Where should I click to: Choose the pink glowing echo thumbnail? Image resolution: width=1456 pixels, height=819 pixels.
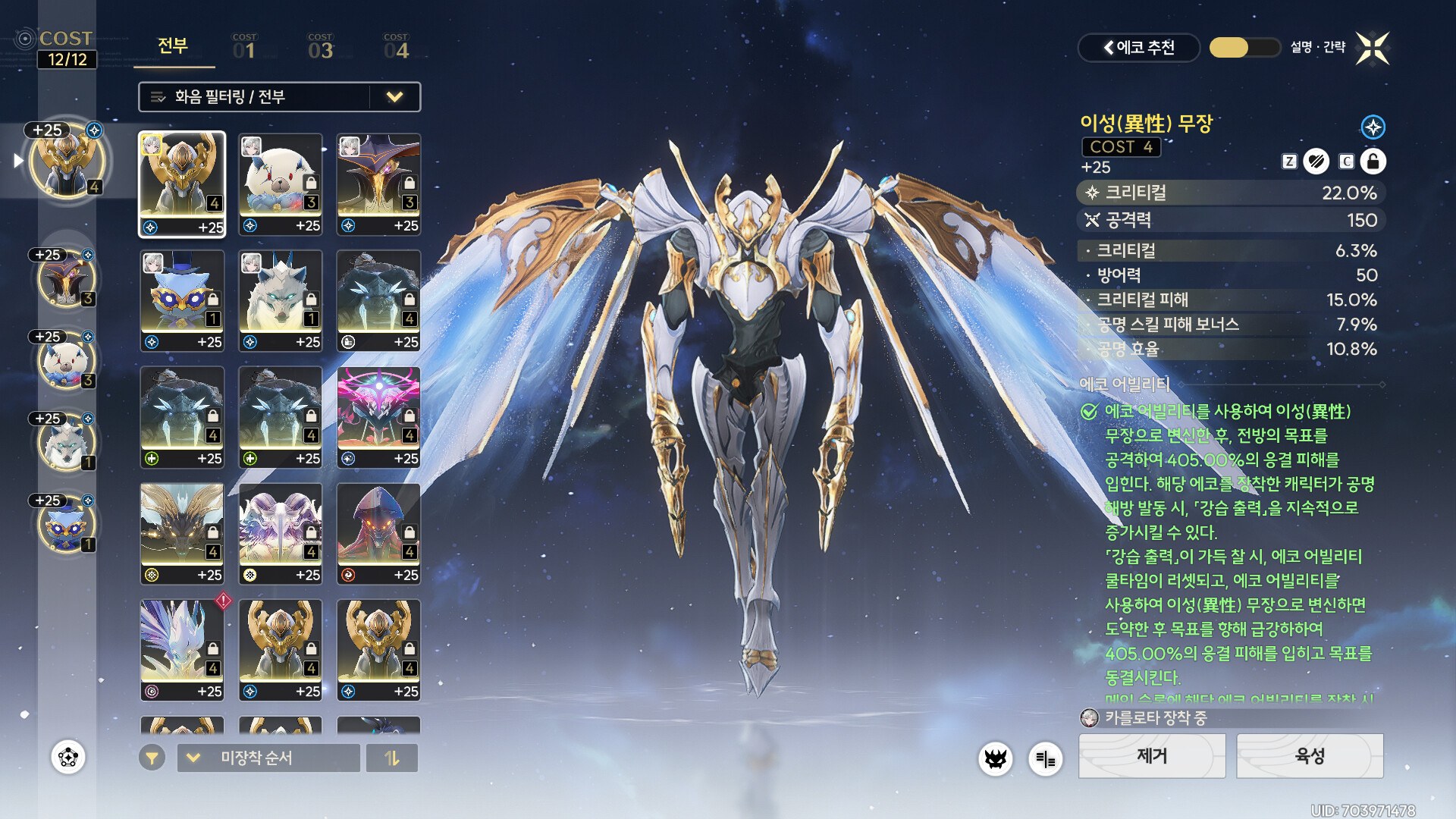(378, 417)
